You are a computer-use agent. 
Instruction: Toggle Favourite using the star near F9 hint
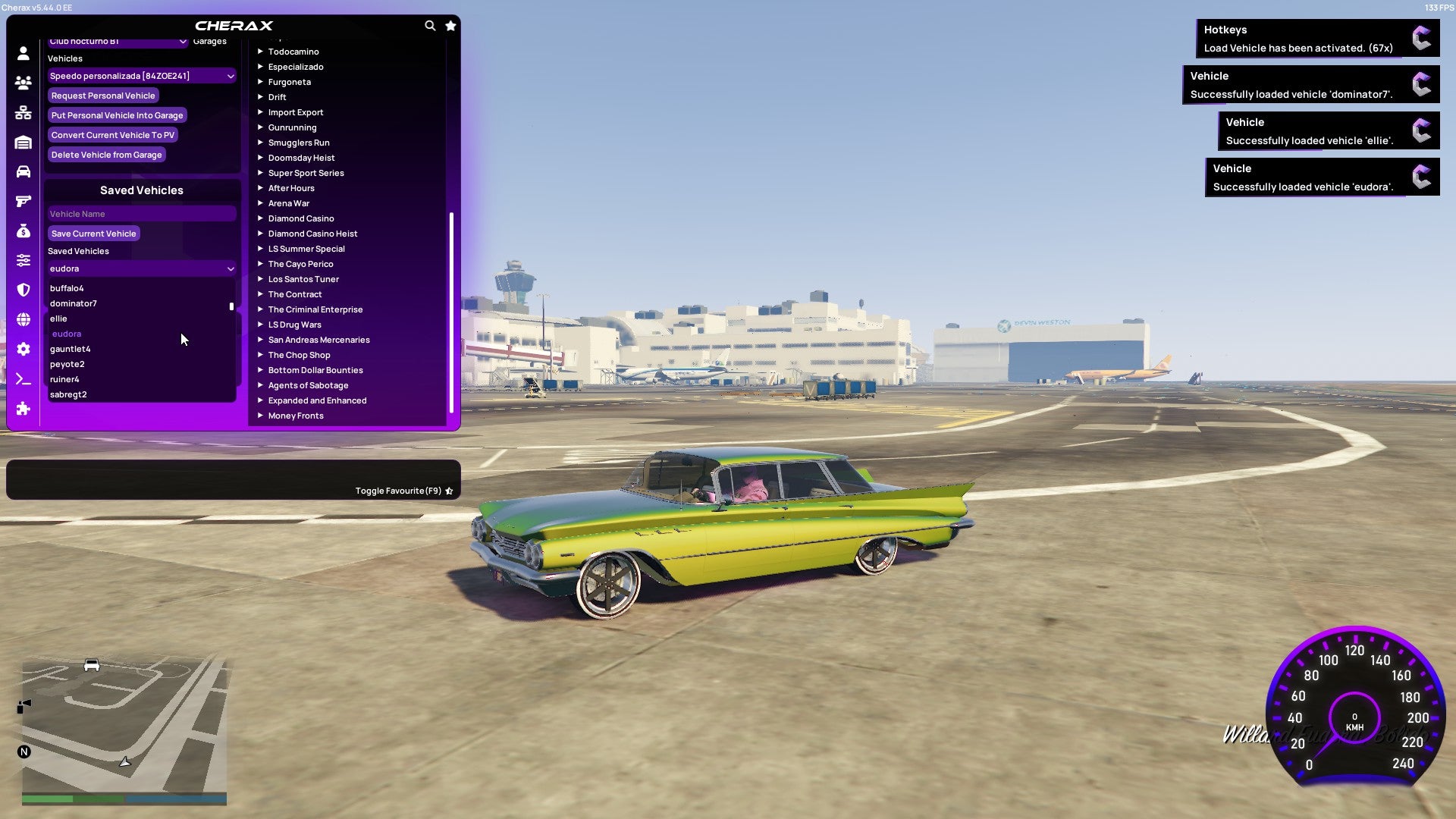[448, 491]
